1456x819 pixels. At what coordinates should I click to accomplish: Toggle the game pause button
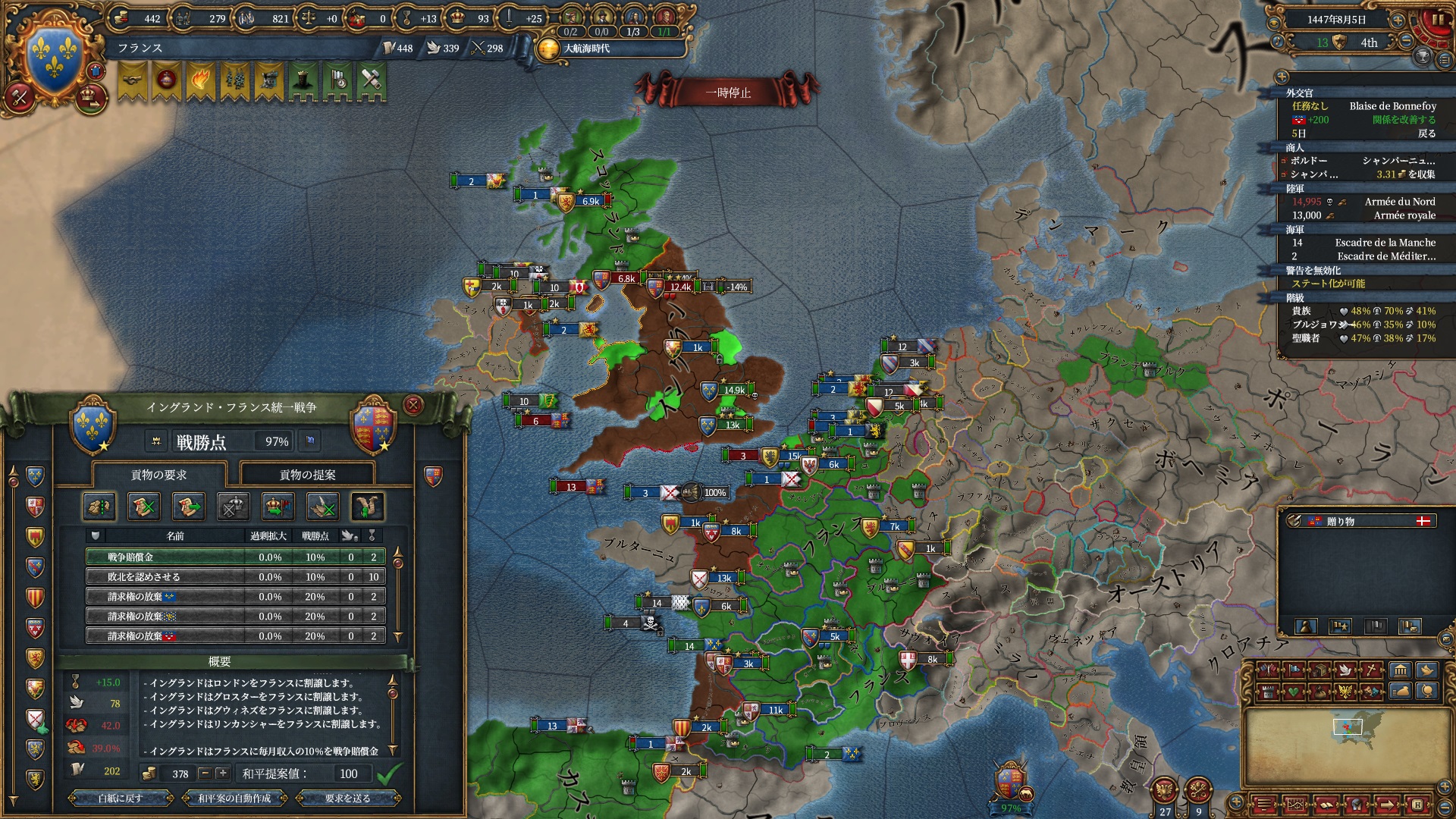point(1437,20)
